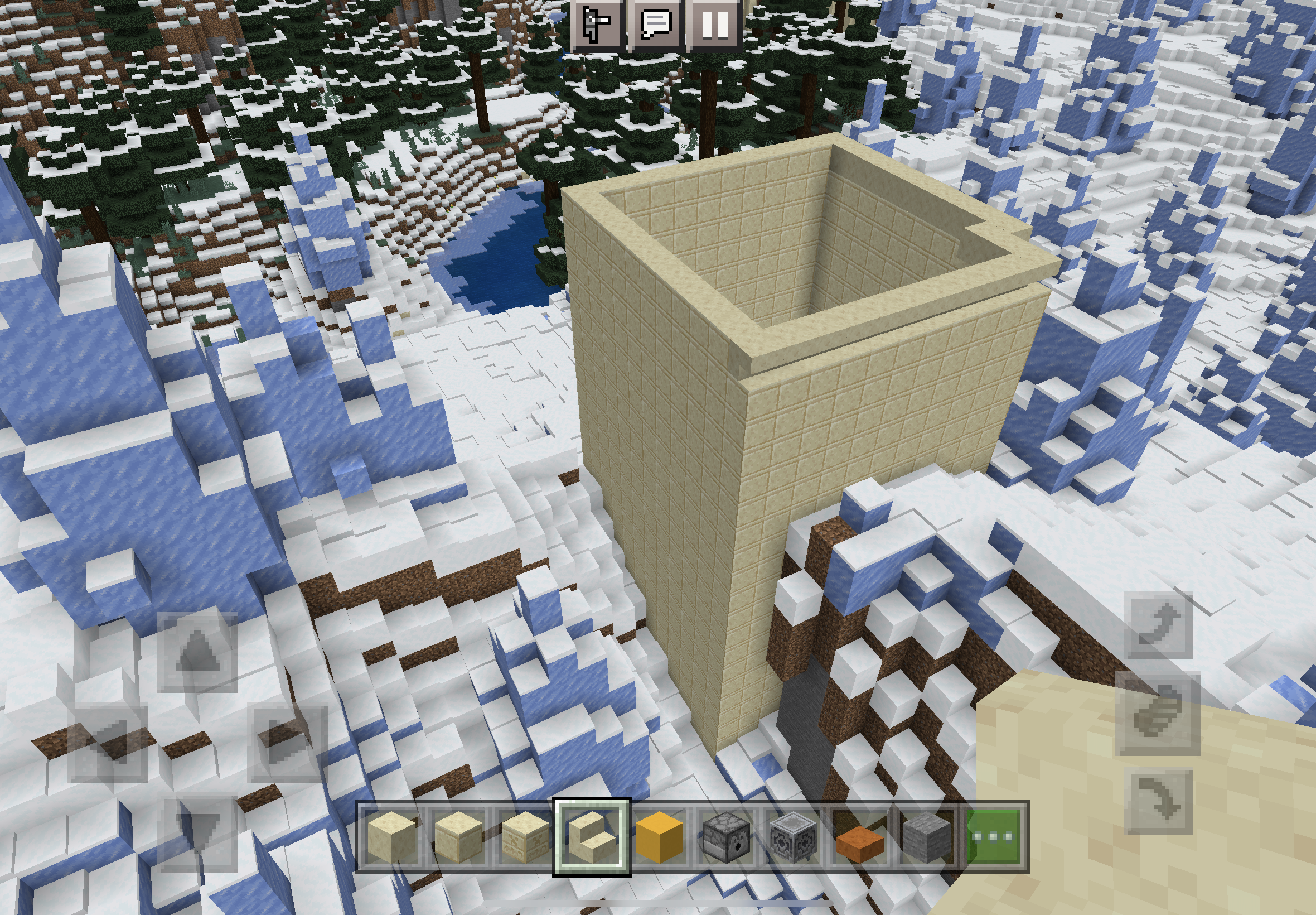
Task: Select the plain sandstone block slot
Action: click(391, 836)
